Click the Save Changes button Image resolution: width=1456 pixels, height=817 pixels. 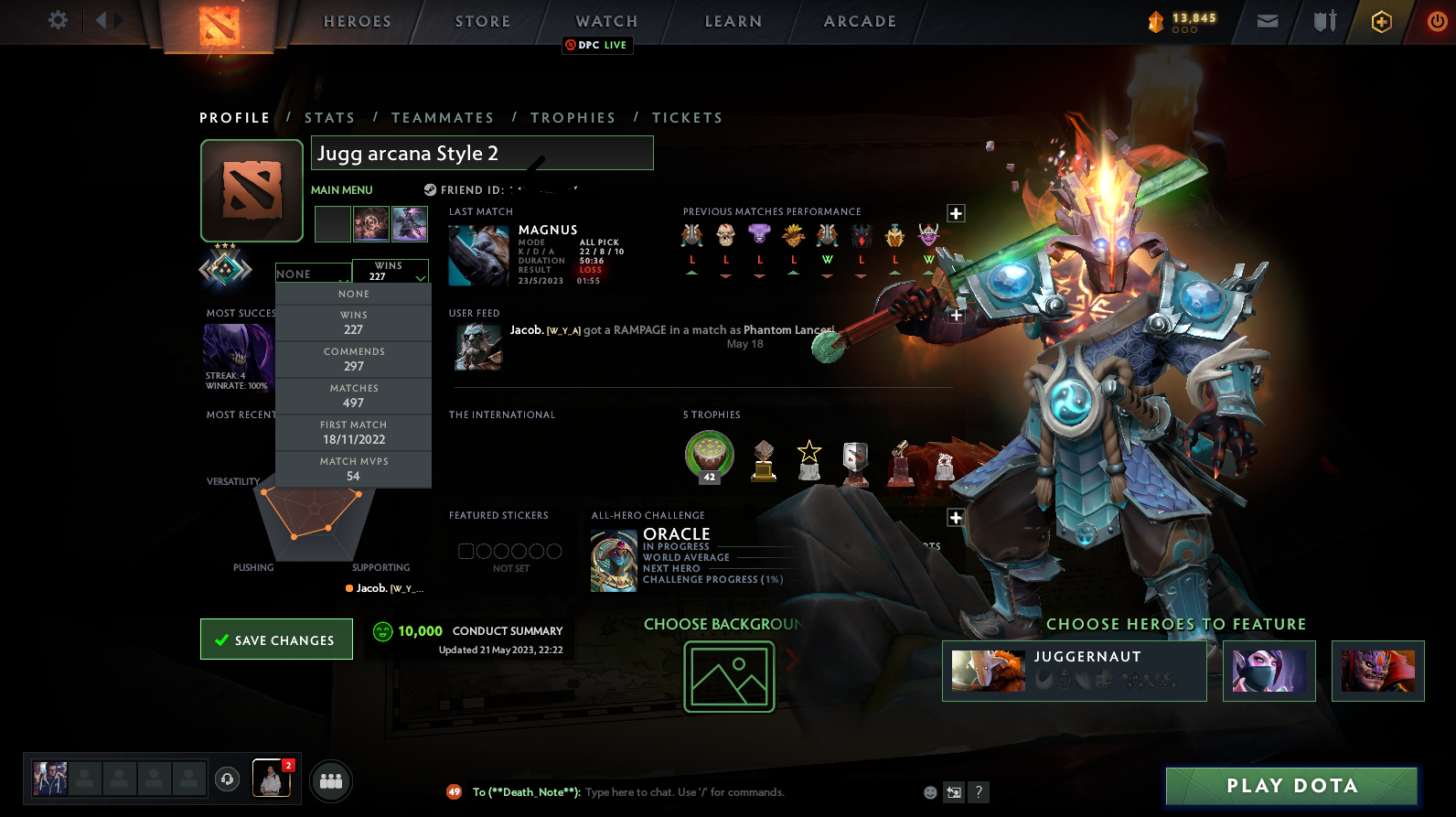[275, 639]
